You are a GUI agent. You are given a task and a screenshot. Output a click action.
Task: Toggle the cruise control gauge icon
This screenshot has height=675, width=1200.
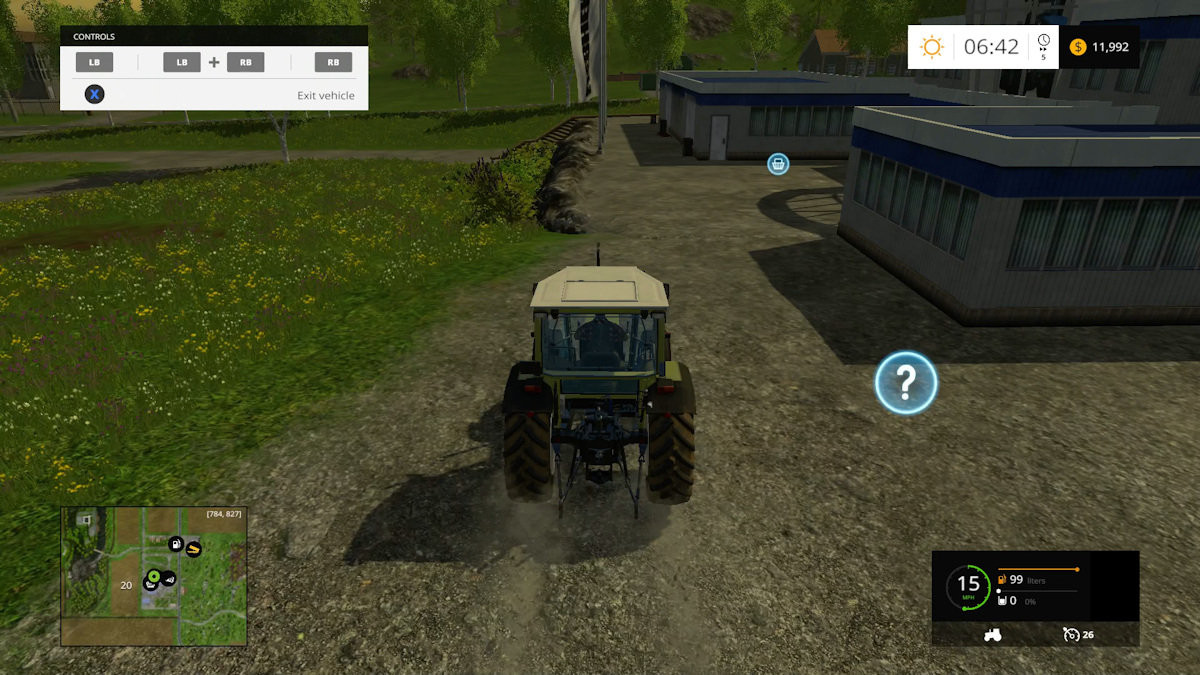click(x=1071, y=634)
